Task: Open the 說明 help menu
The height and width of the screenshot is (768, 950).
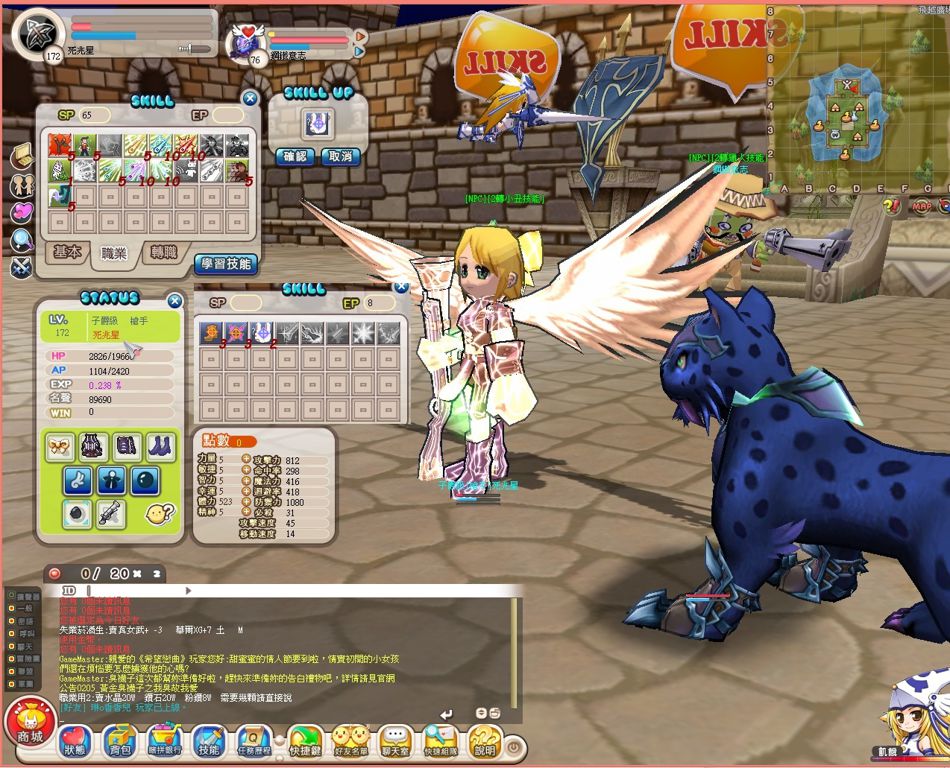Action: coord(484,742)
